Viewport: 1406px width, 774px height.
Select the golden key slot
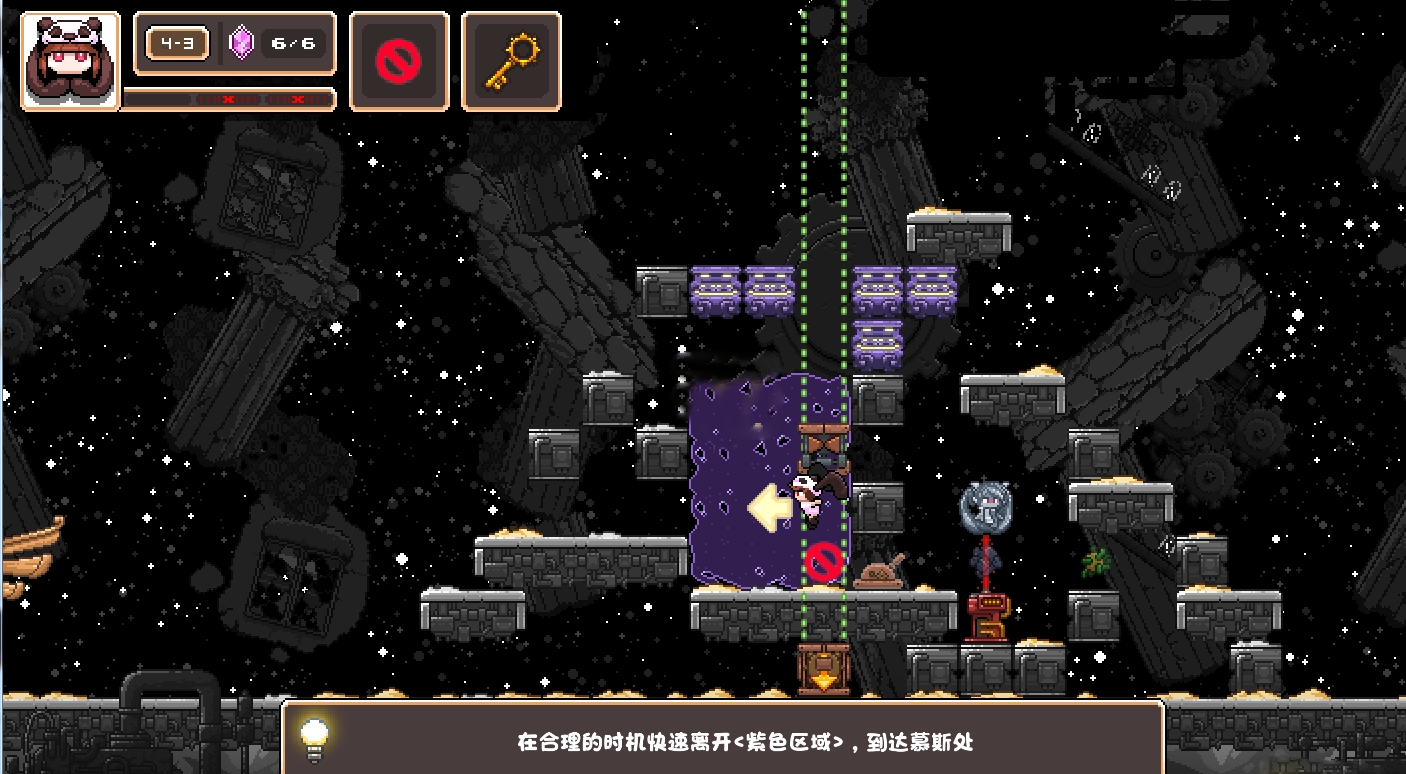pos(511,61)
